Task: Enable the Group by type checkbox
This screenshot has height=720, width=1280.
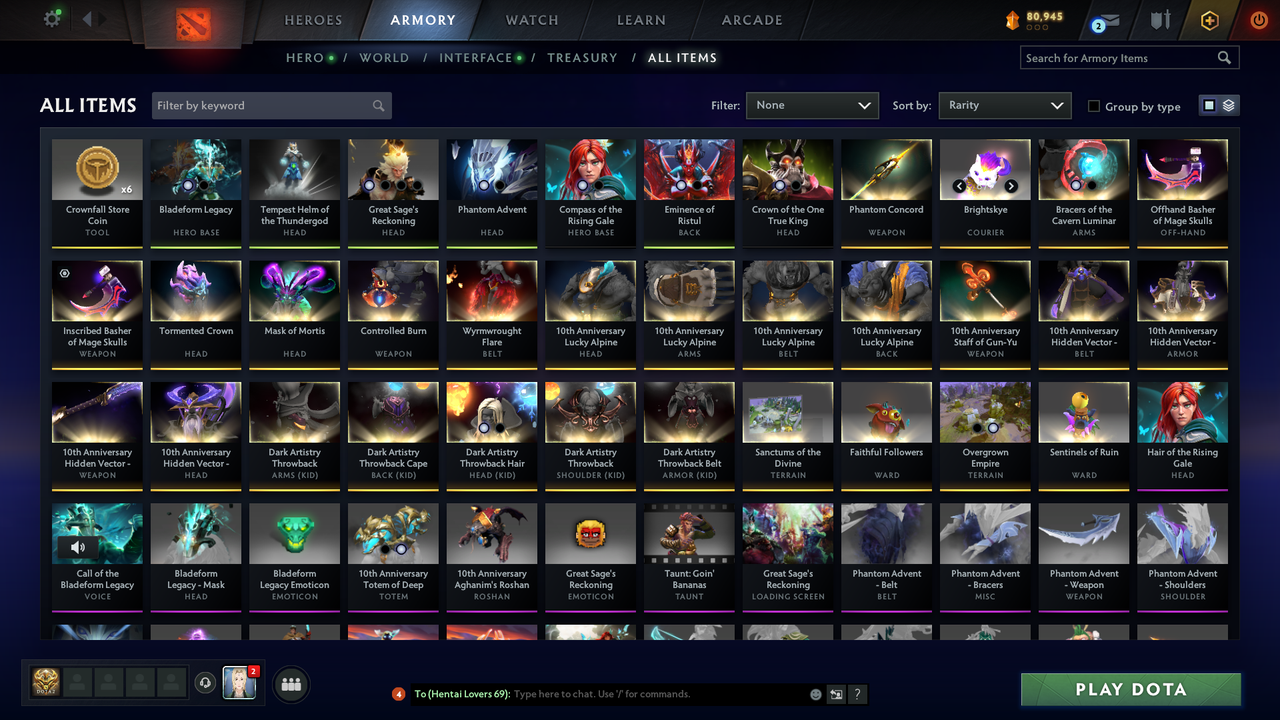Action: [x=1094, y=106]
